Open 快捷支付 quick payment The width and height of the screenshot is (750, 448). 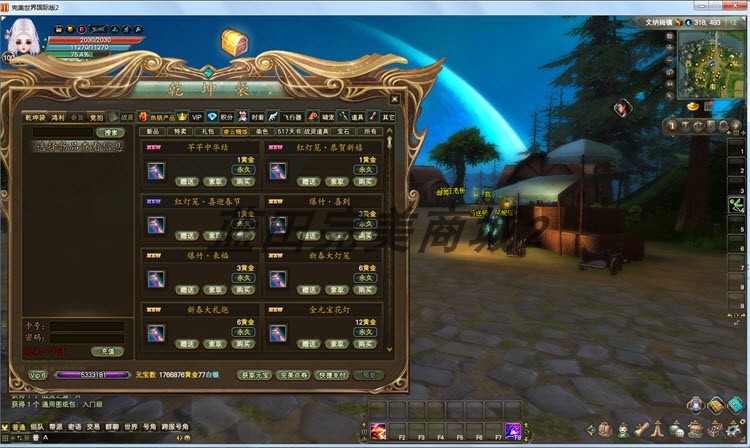point(331,375)
